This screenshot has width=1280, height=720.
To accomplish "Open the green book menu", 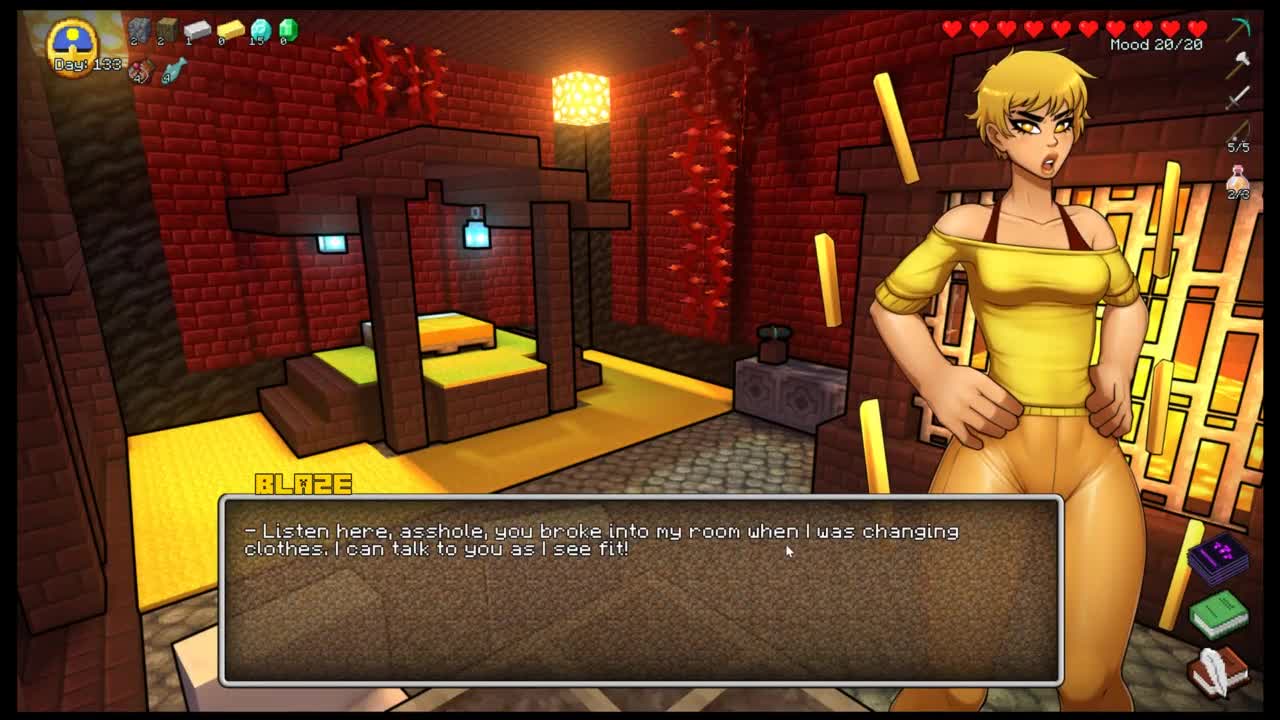I will pyautogui.click(x=1219, y=612).
